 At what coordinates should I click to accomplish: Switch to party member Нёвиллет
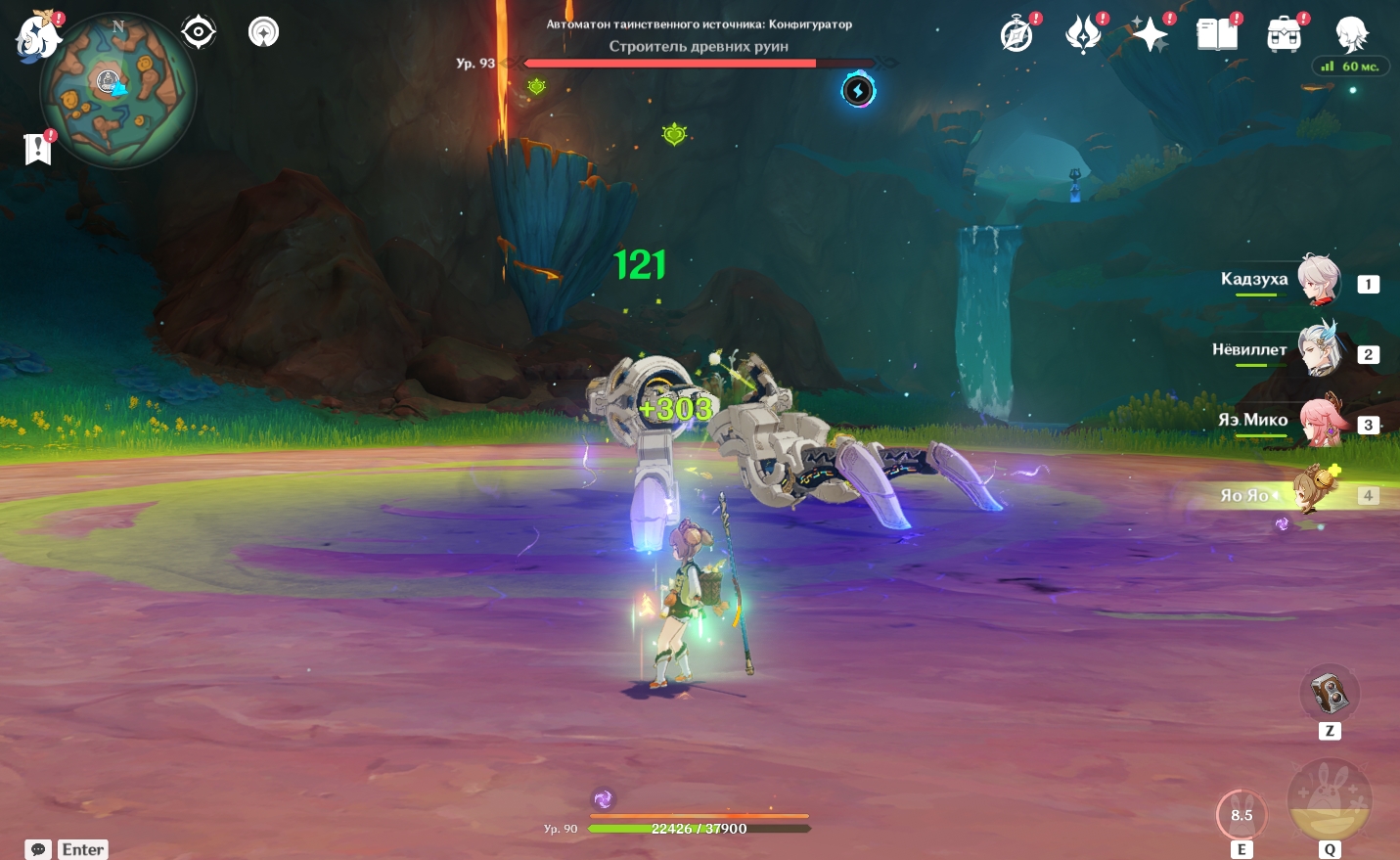(x=1318, y=351)
